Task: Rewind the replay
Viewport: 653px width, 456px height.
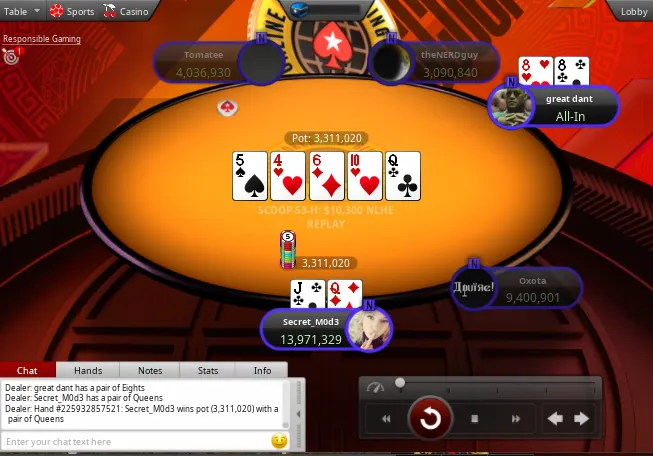Action: click(x=386, y=419)
